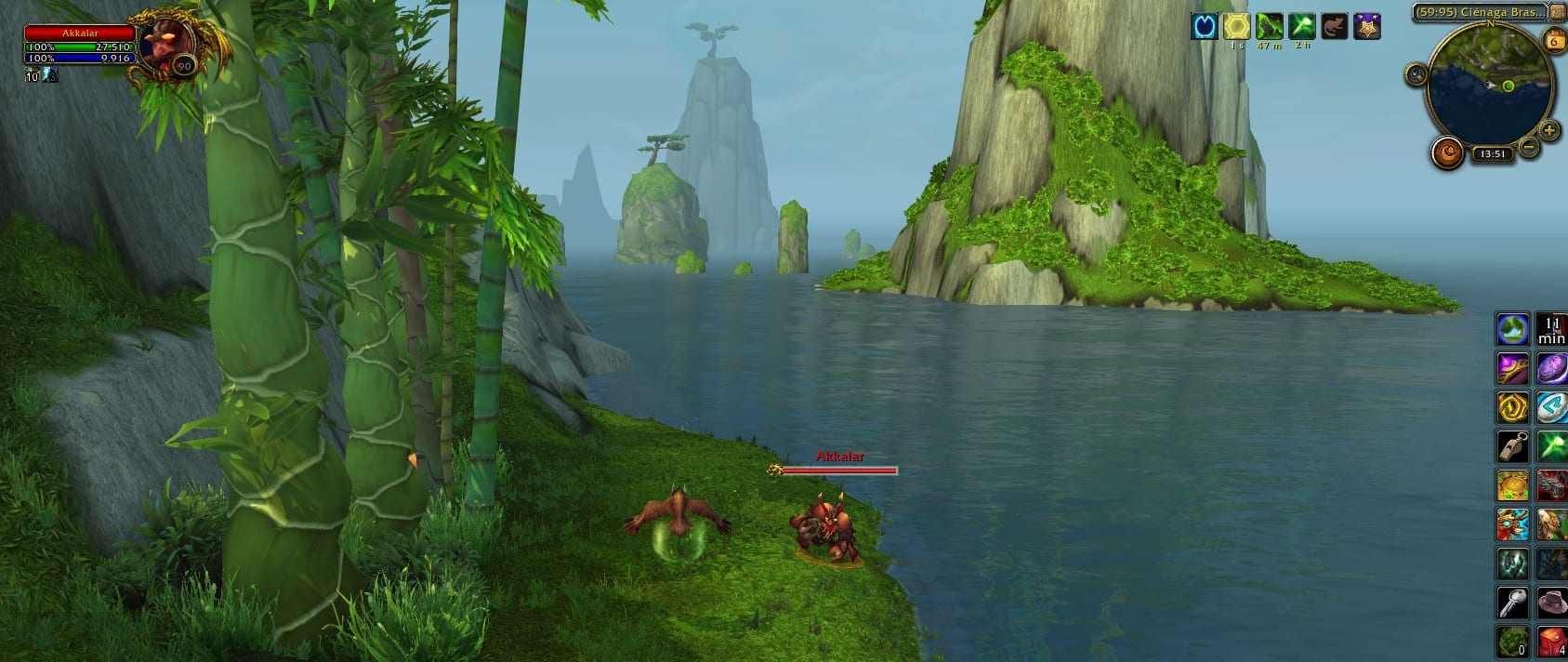Zoom in the minimap with plus button
This screenshot has height=662, width=1568.
pyautogui.click(x=1548, y=131)
